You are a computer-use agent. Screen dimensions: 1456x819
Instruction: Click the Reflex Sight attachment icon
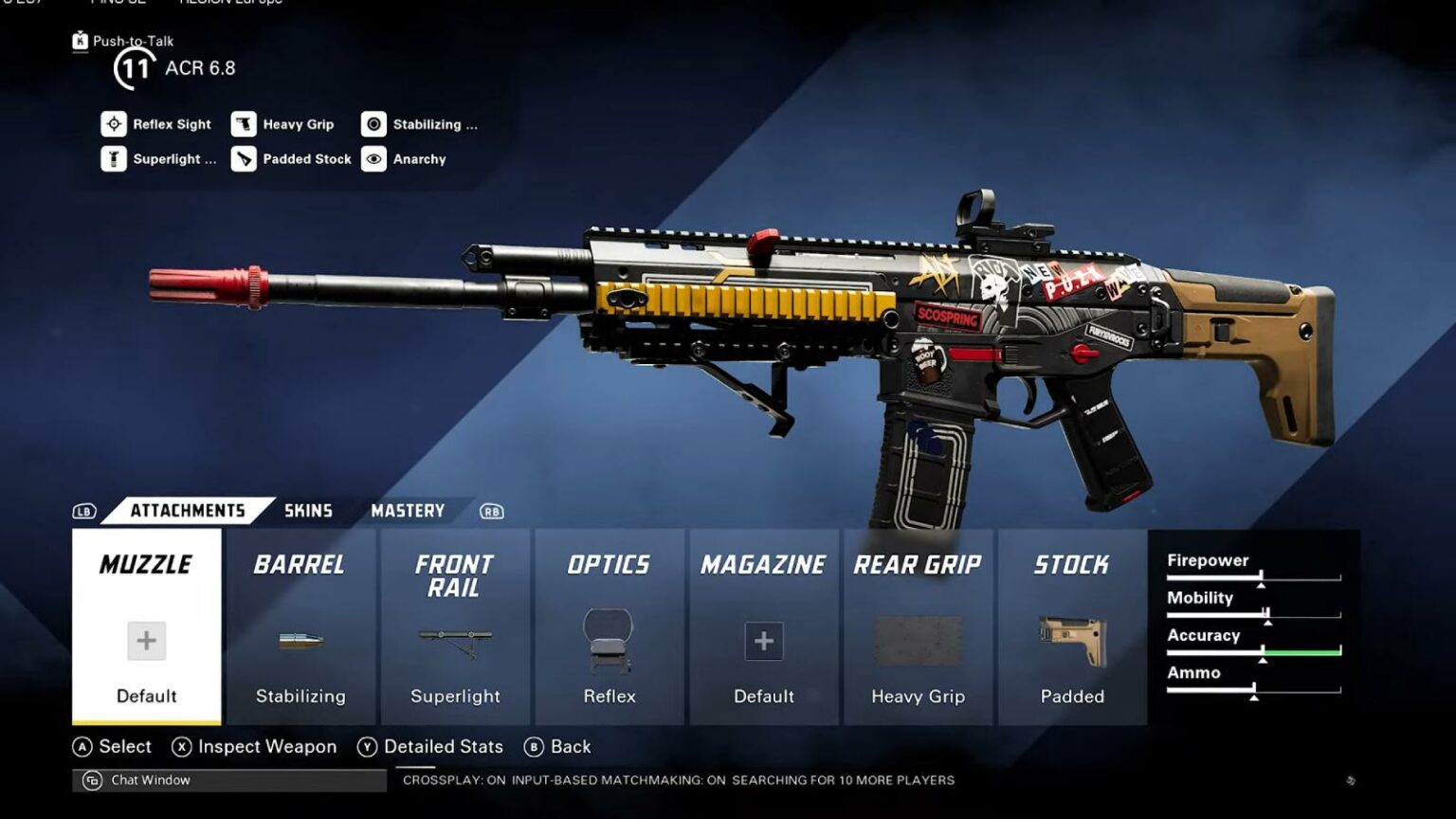113,124
